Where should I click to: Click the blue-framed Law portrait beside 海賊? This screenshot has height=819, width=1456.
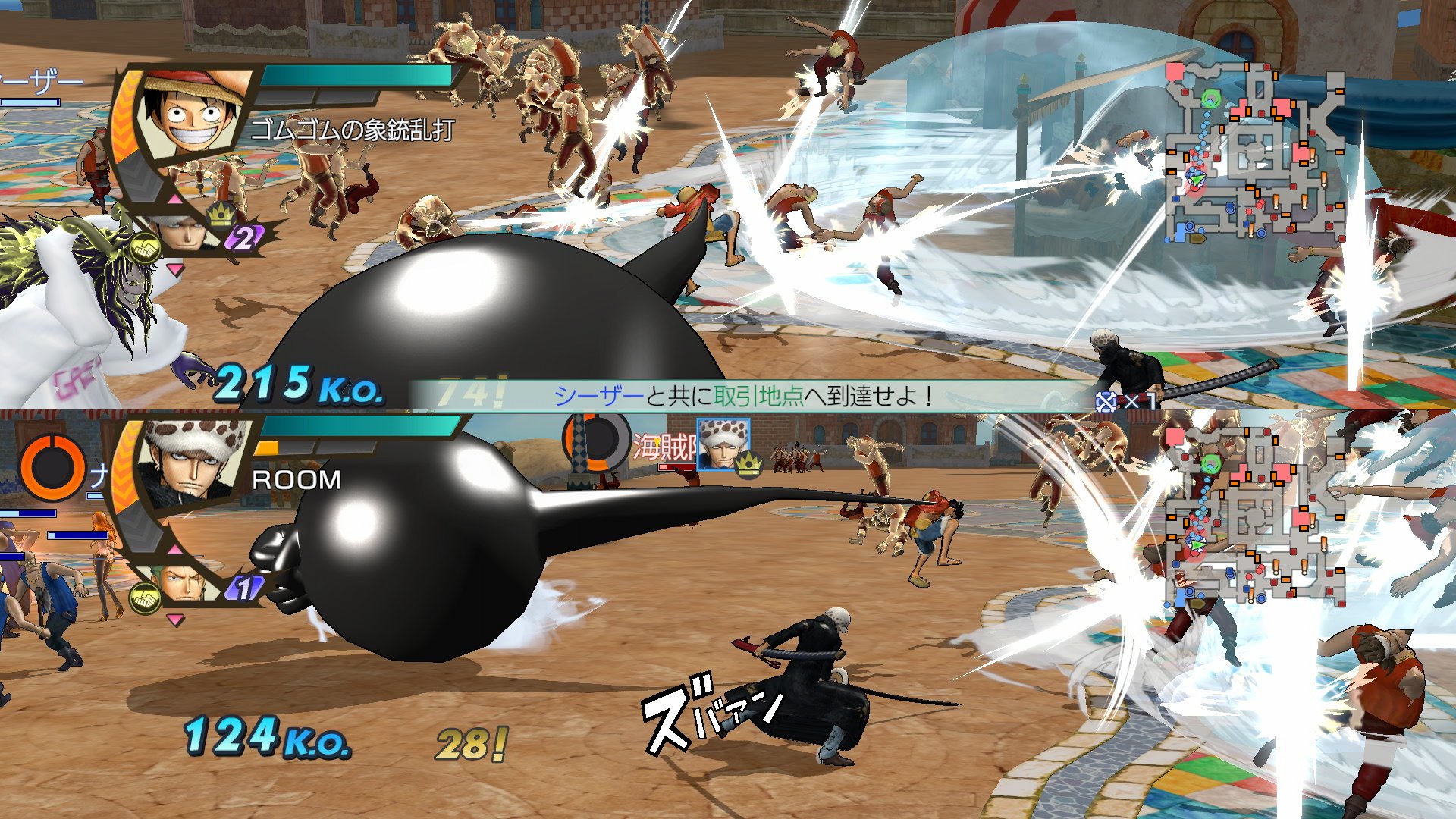723,444
